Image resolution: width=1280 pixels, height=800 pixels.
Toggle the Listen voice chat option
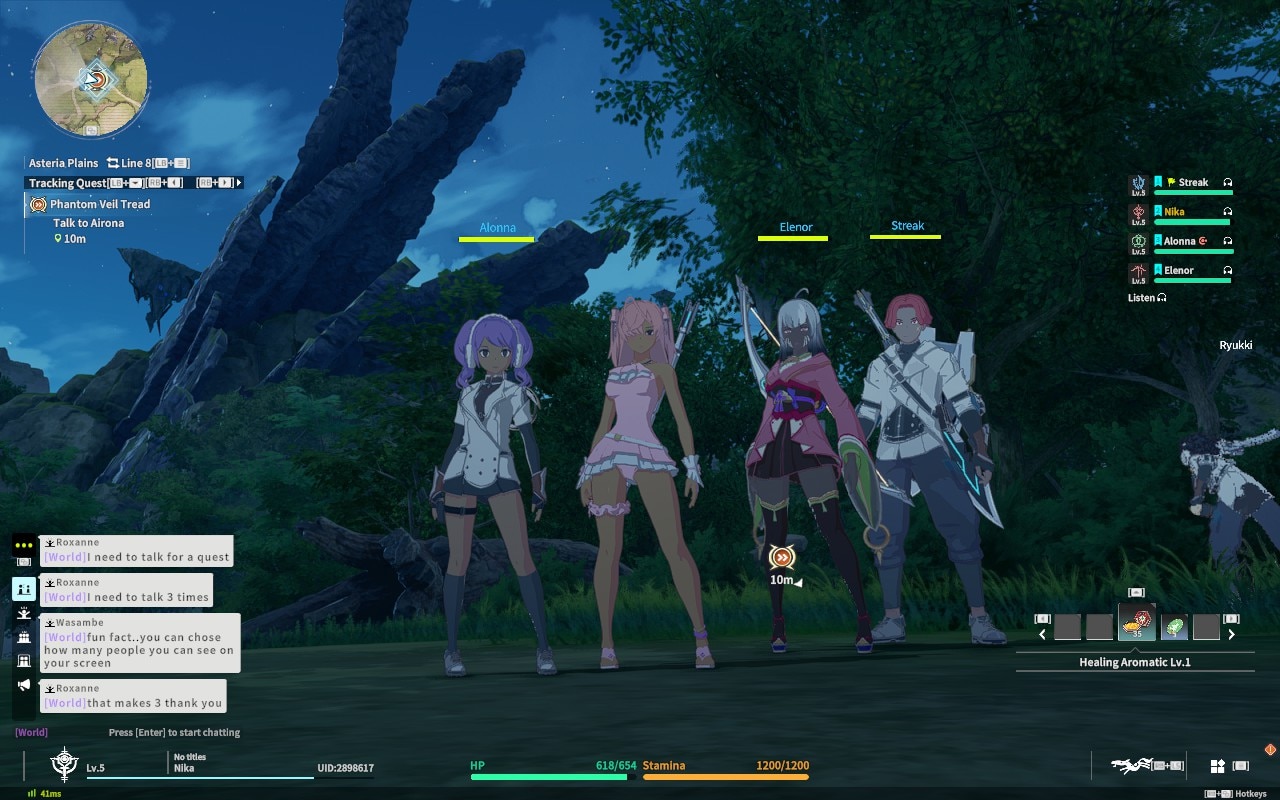[x=1146, y=298]
